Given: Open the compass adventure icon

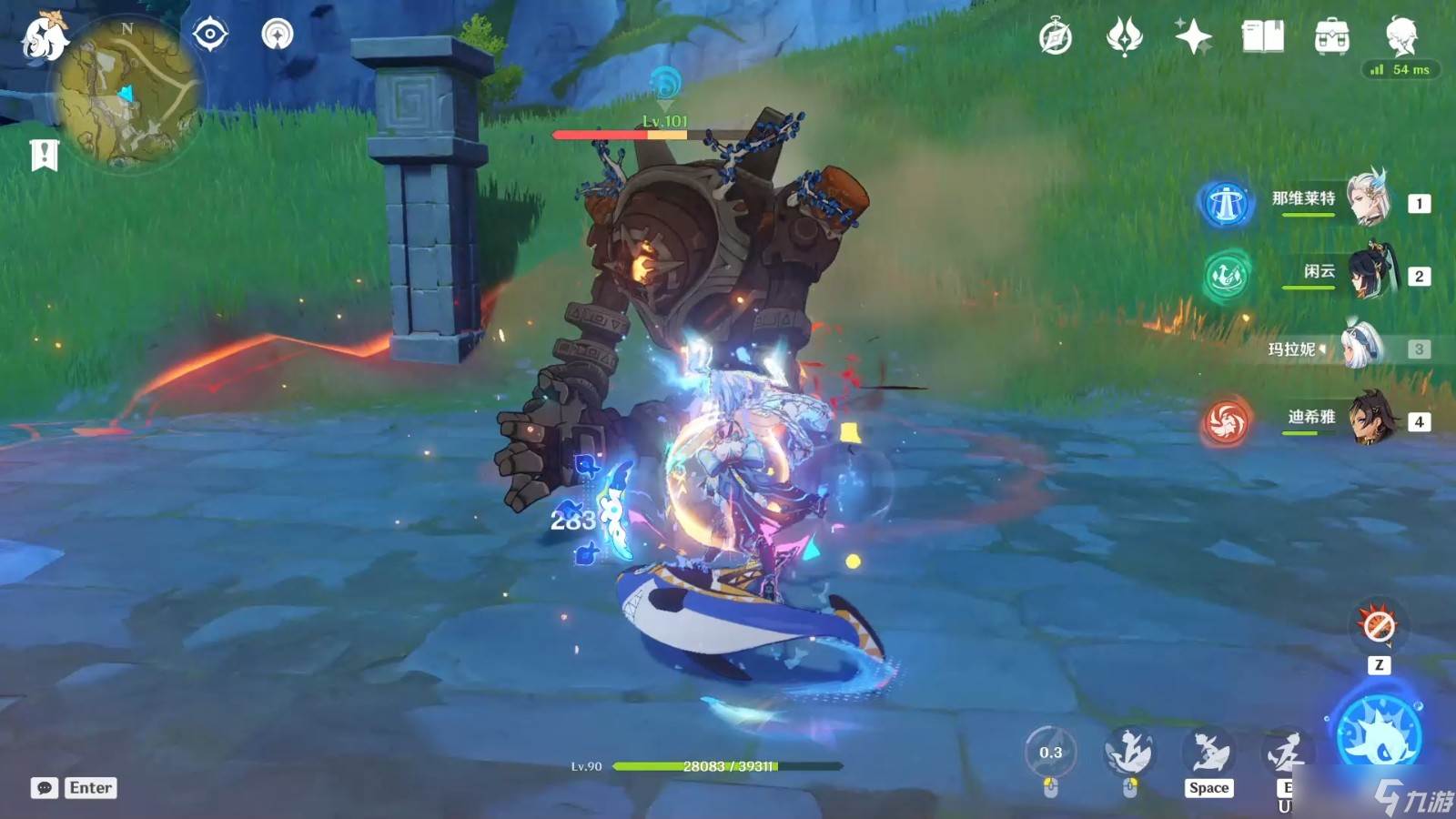Looking at the screenshot, I should pyautogui.click(x=1056, y=37).
